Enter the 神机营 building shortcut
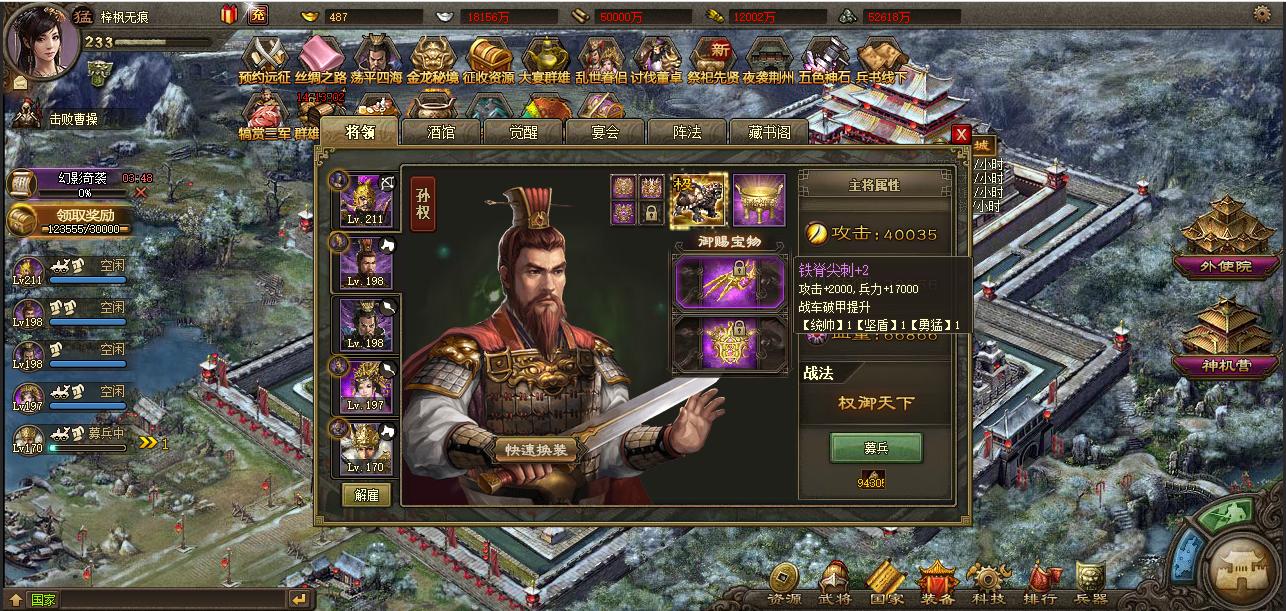 (x=1228, y=338)
